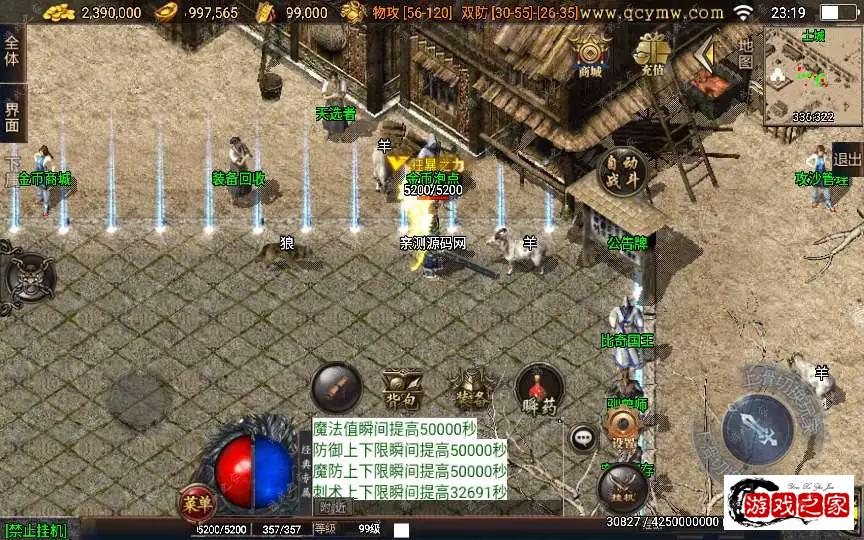Open the 装备 equipment panel
The width and height of the screenshot is (864, 540).
point(468,387)
